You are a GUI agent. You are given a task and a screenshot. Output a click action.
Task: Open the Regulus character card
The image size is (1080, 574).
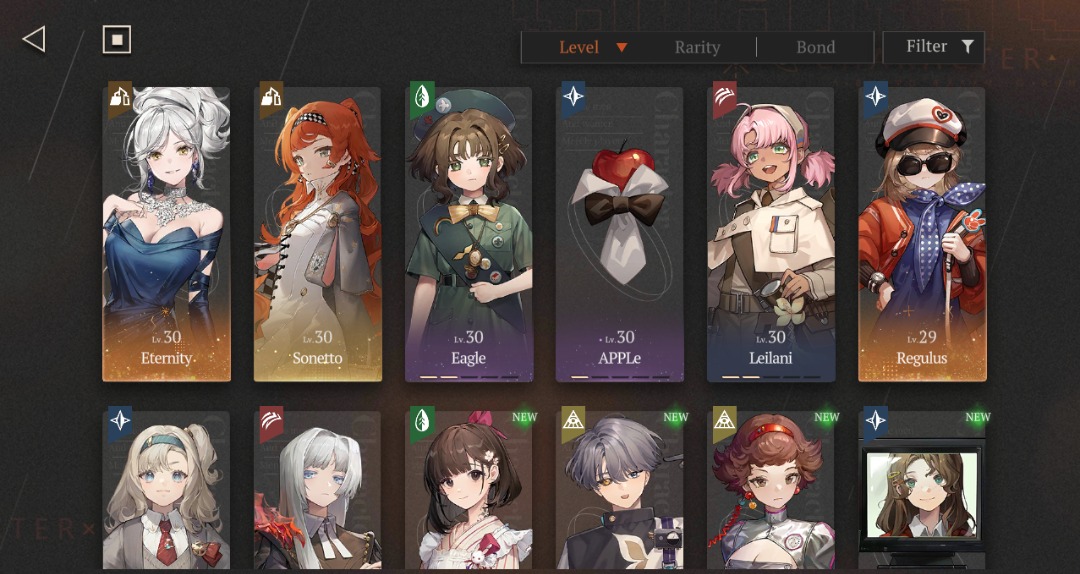pyautogui.click(x=922, y=234)
